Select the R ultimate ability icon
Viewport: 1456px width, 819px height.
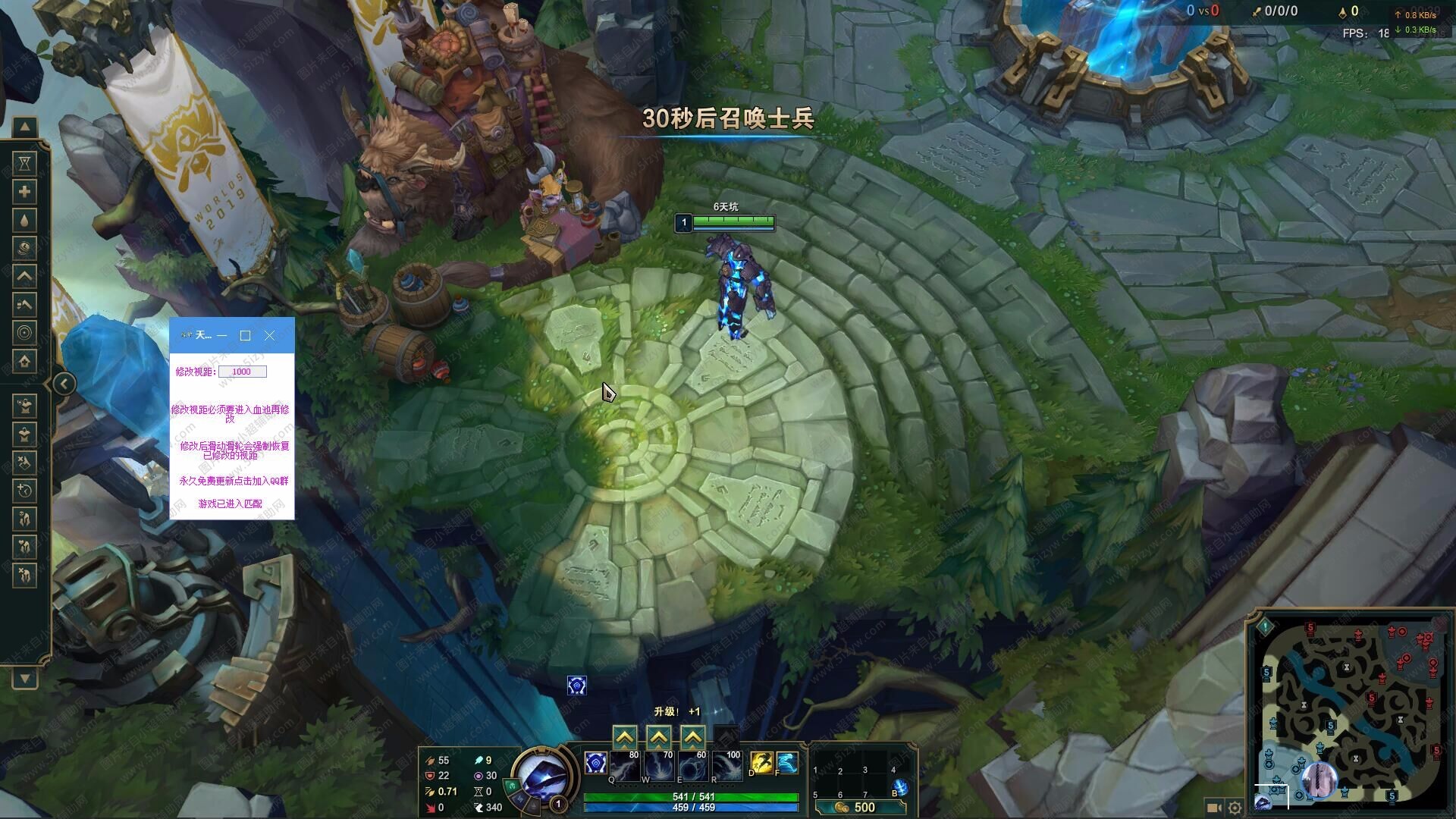pos(726,767)
